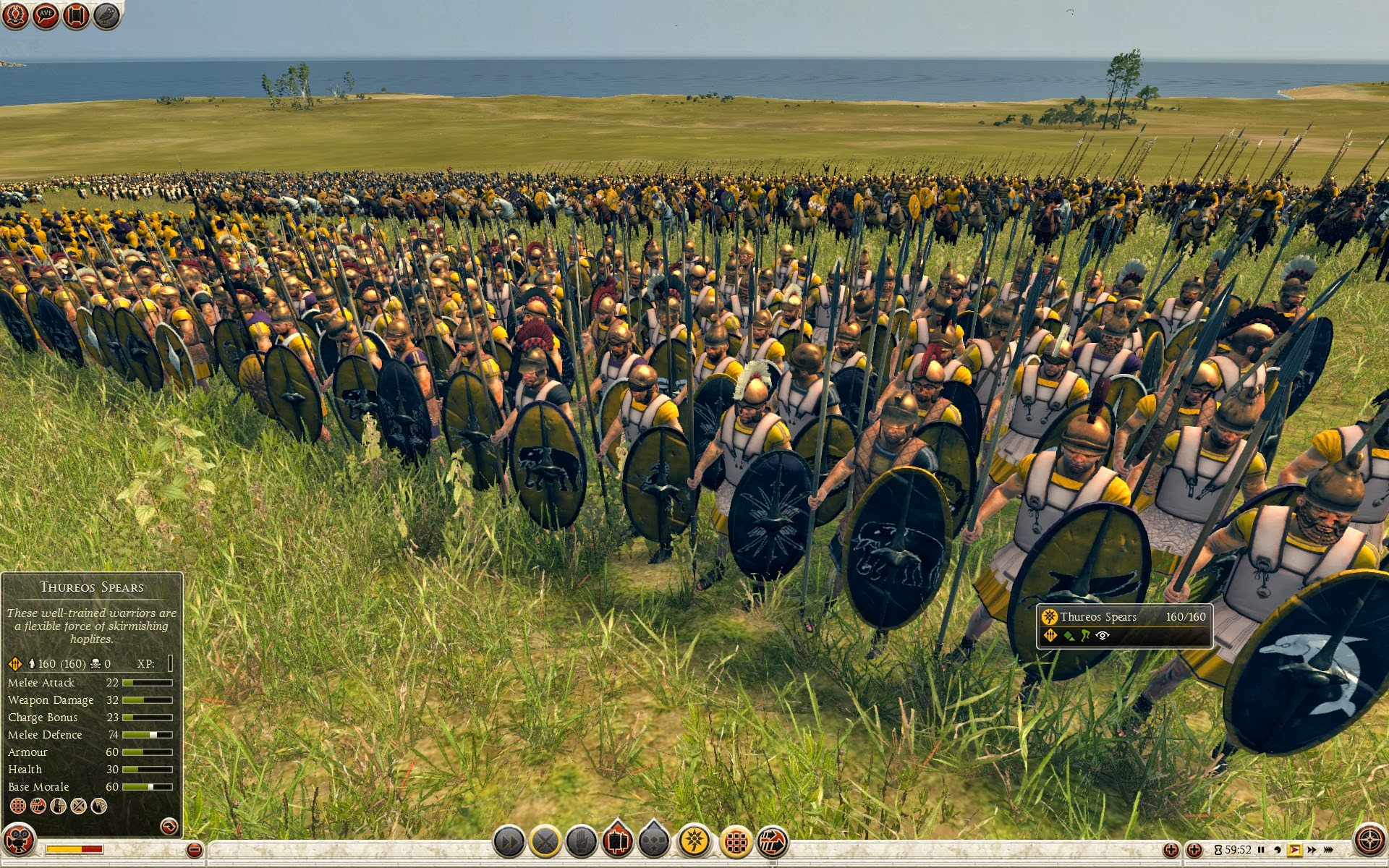Set battle speed to double fast forward

click(x=1312, y=850)
